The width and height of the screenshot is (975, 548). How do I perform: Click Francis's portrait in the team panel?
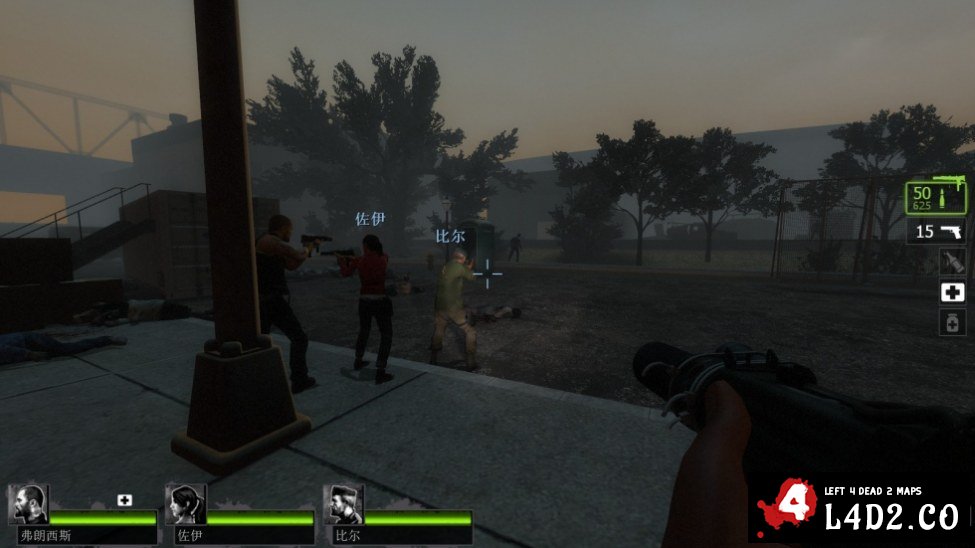click(29, 505)
